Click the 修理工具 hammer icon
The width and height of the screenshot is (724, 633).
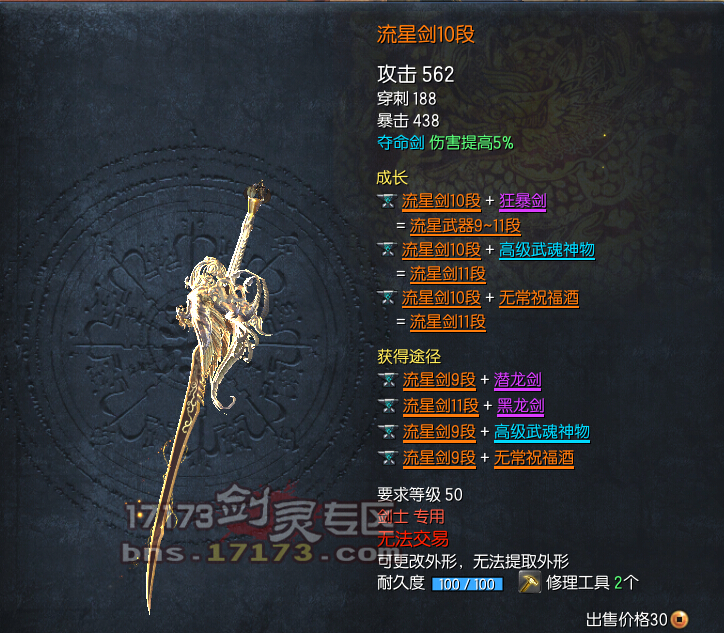[x=530, y=582]
